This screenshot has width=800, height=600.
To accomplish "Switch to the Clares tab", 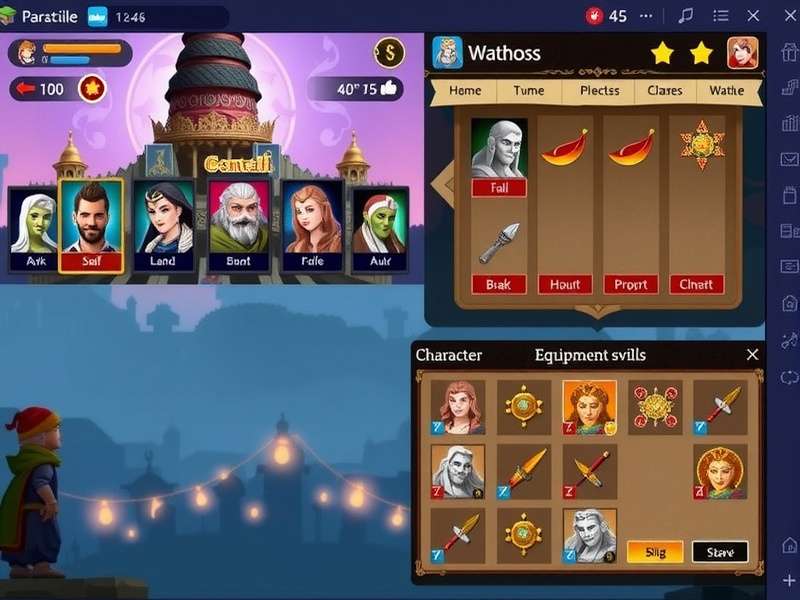I will click(x=664, y=90).
